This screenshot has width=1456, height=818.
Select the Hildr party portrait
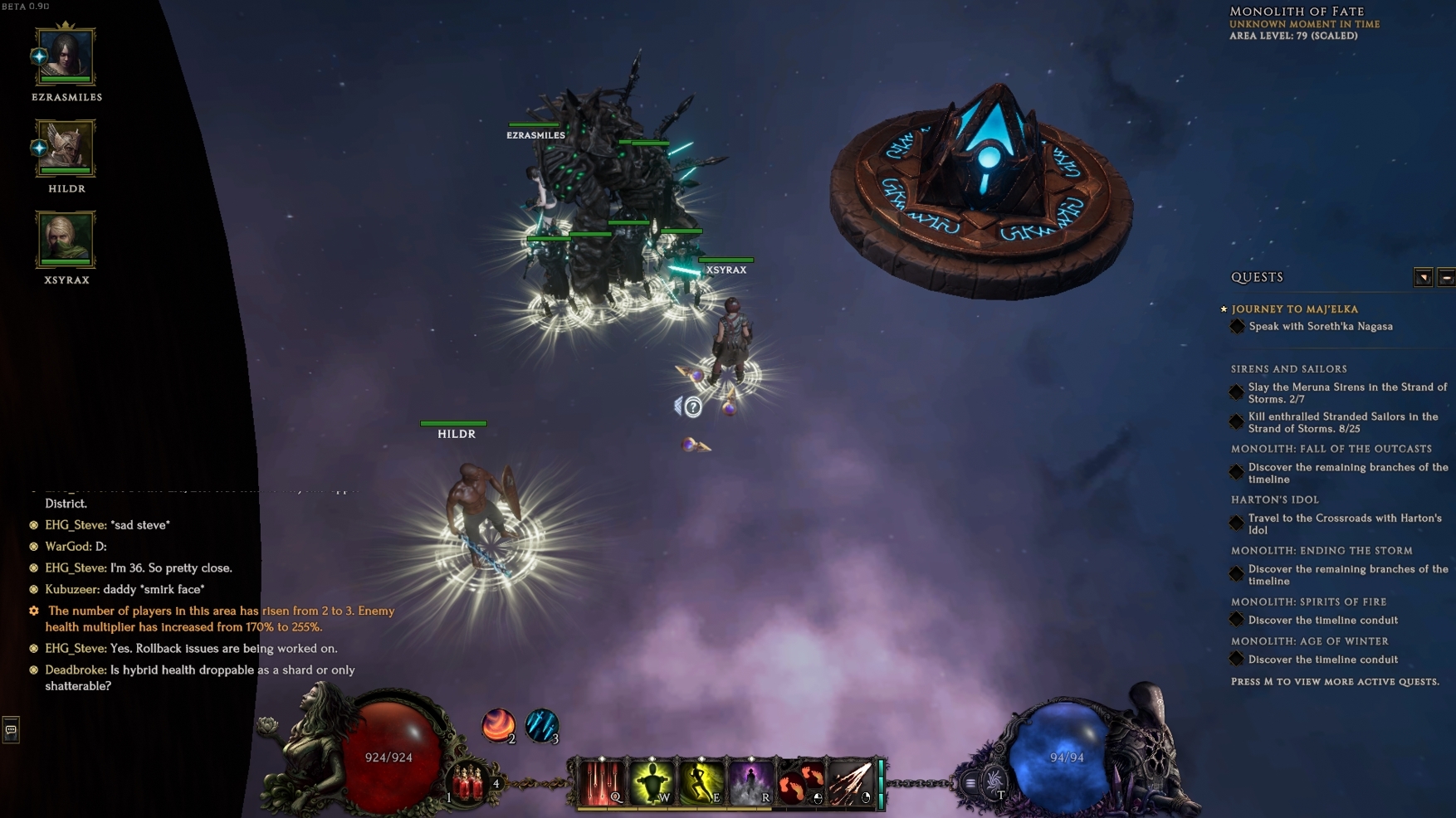(66, 148)
